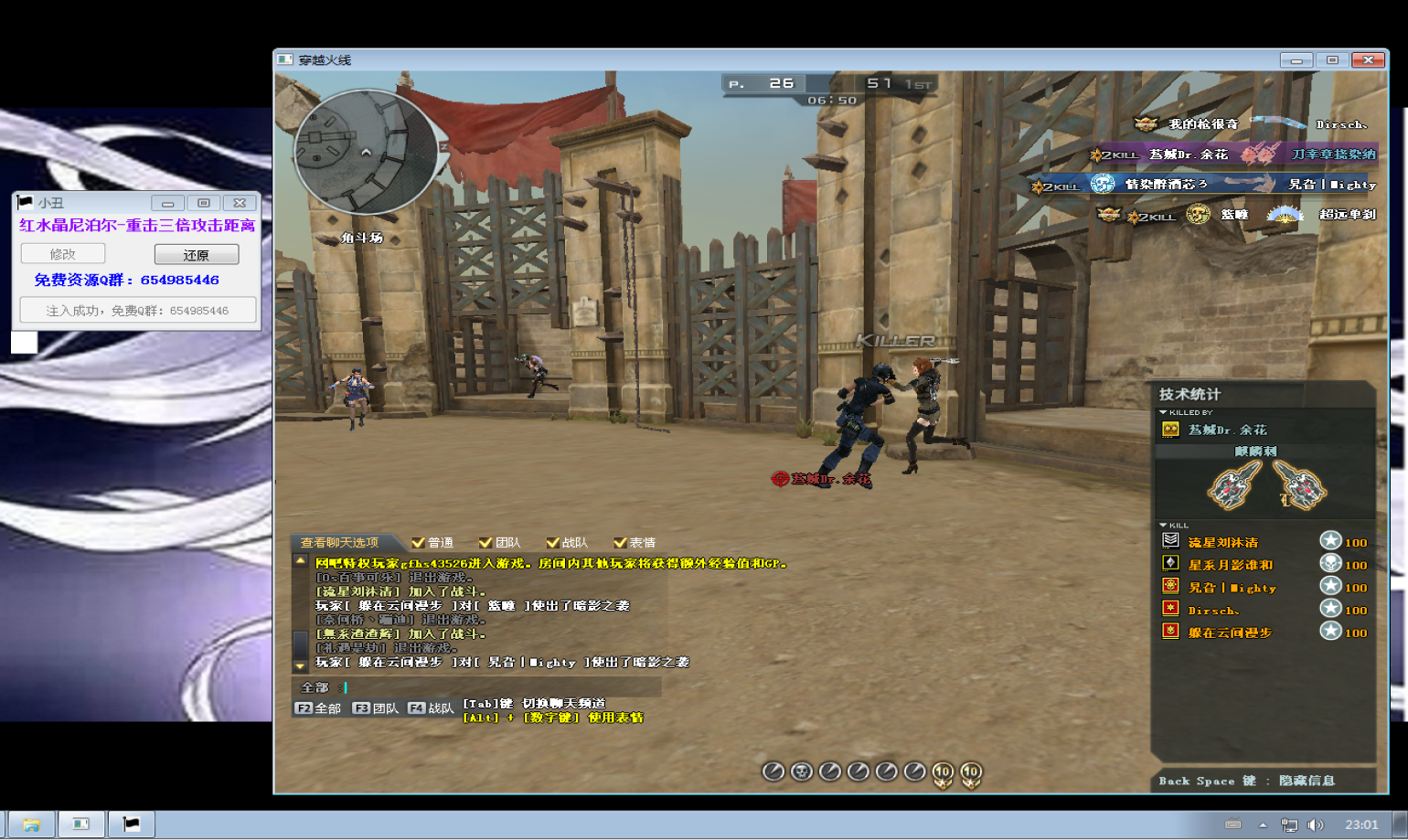Select 流星刘沐清 in the kill list
The width and height of the screenshot is (1408, 840).
click(1223, 542)
